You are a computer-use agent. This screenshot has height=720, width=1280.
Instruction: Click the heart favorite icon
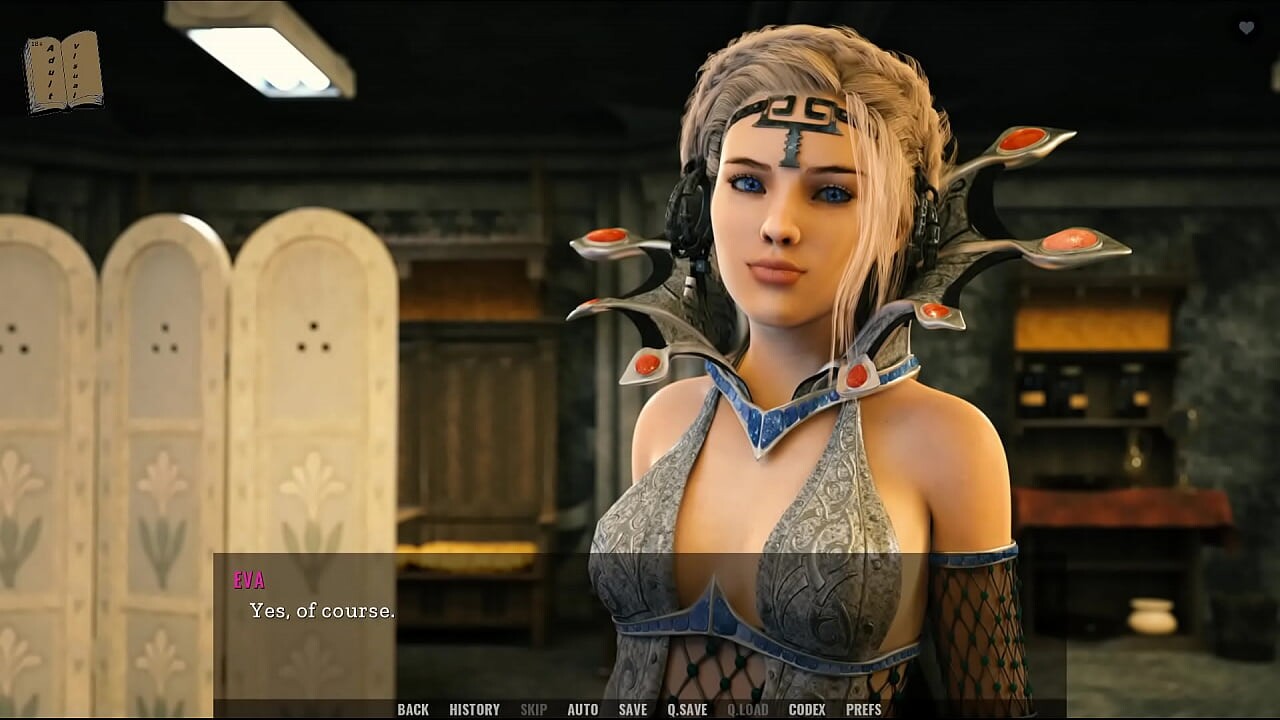[x=1246, y=28]
